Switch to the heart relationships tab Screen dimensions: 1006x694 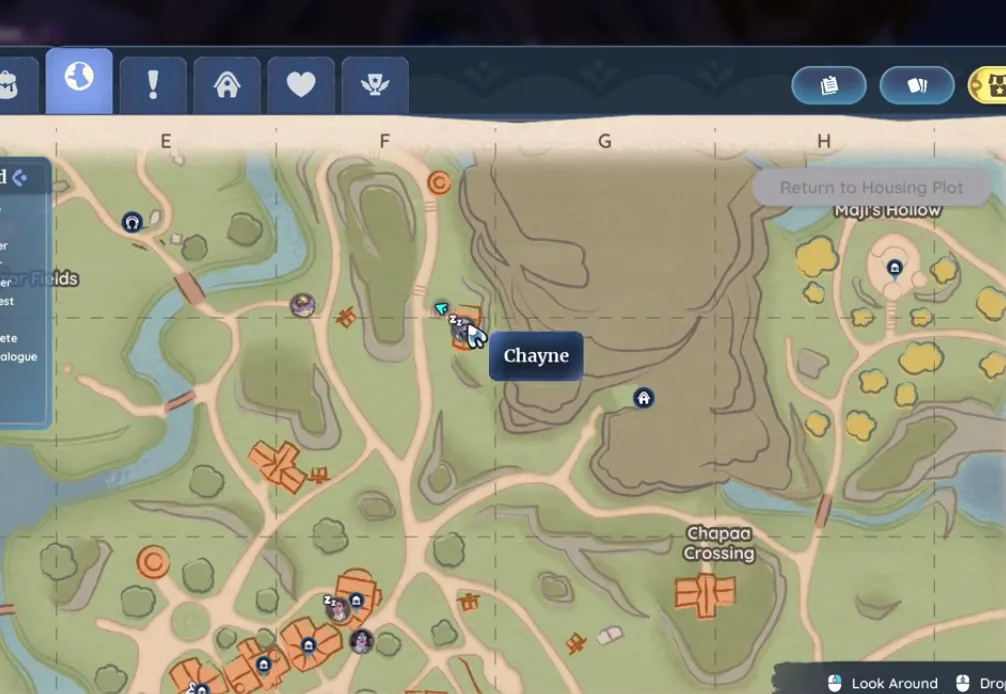301,85
